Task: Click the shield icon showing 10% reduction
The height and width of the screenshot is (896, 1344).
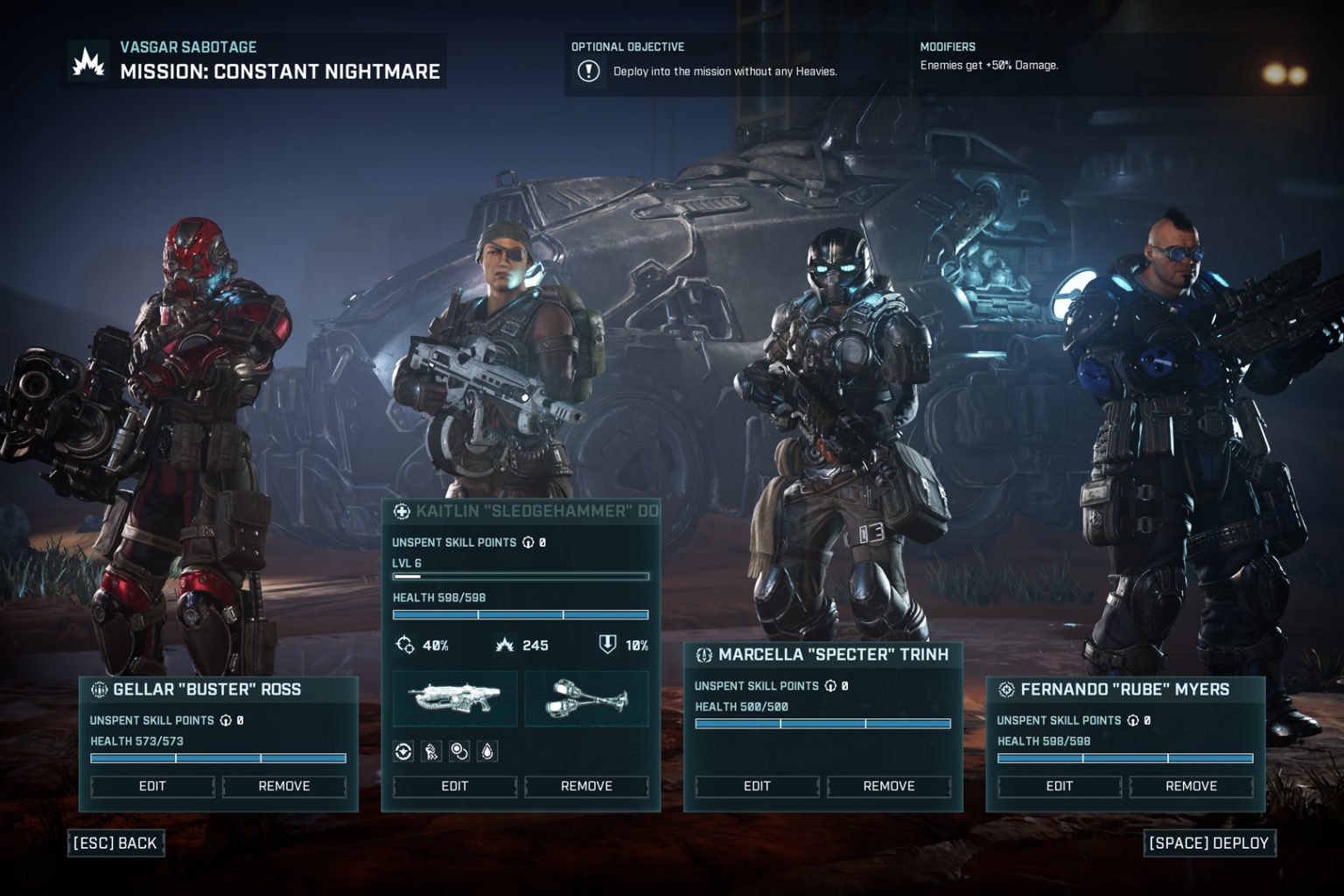Action: (x=606, y=646)
